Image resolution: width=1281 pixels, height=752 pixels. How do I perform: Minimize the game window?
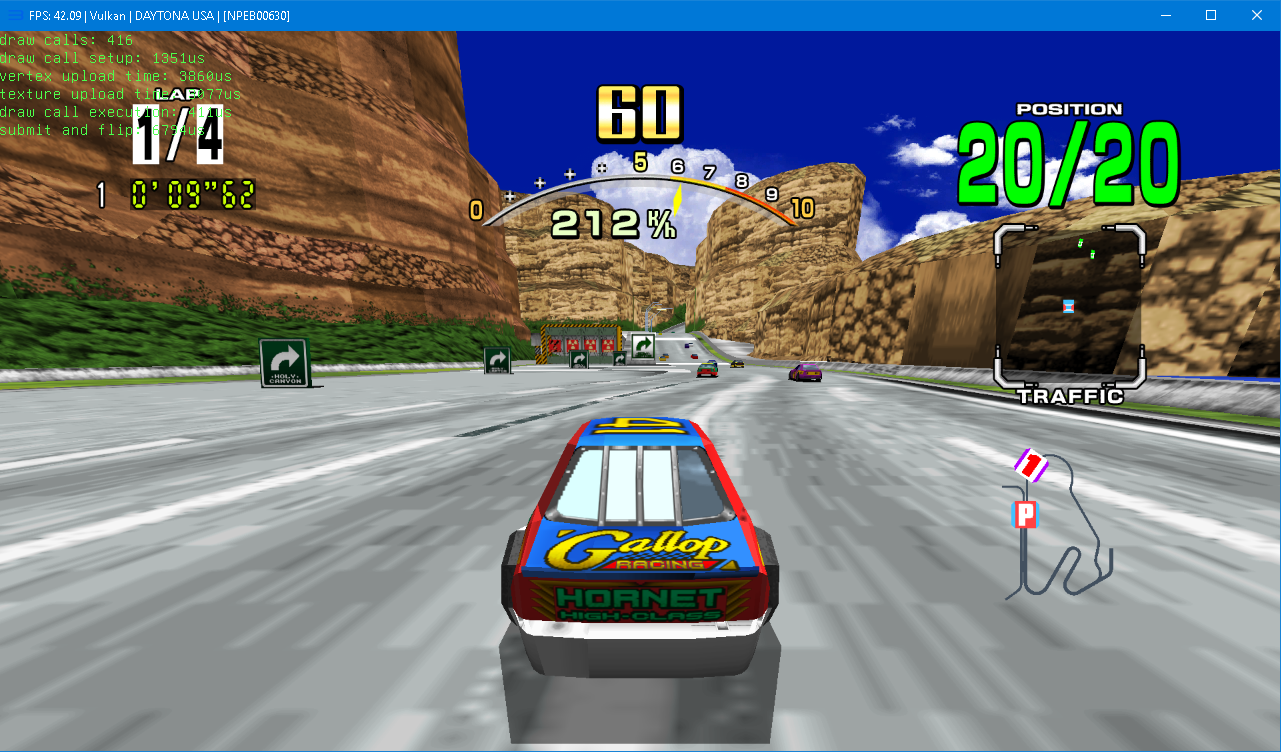1165,15
